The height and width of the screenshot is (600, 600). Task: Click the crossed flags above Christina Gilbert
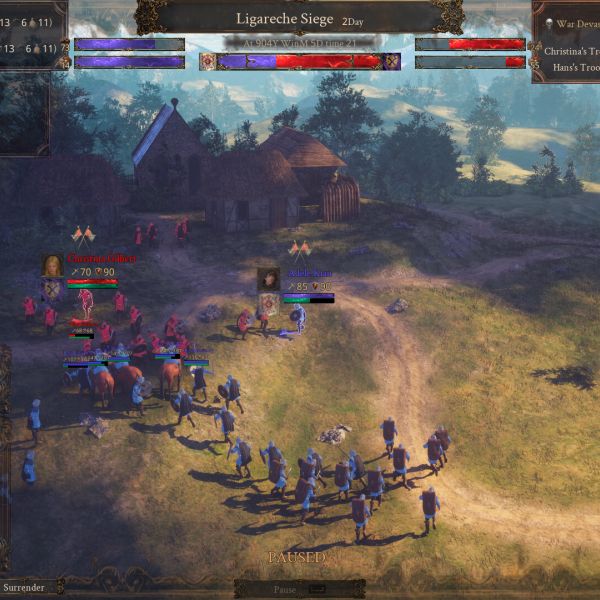pyautogui.click(x=83, y=237)
